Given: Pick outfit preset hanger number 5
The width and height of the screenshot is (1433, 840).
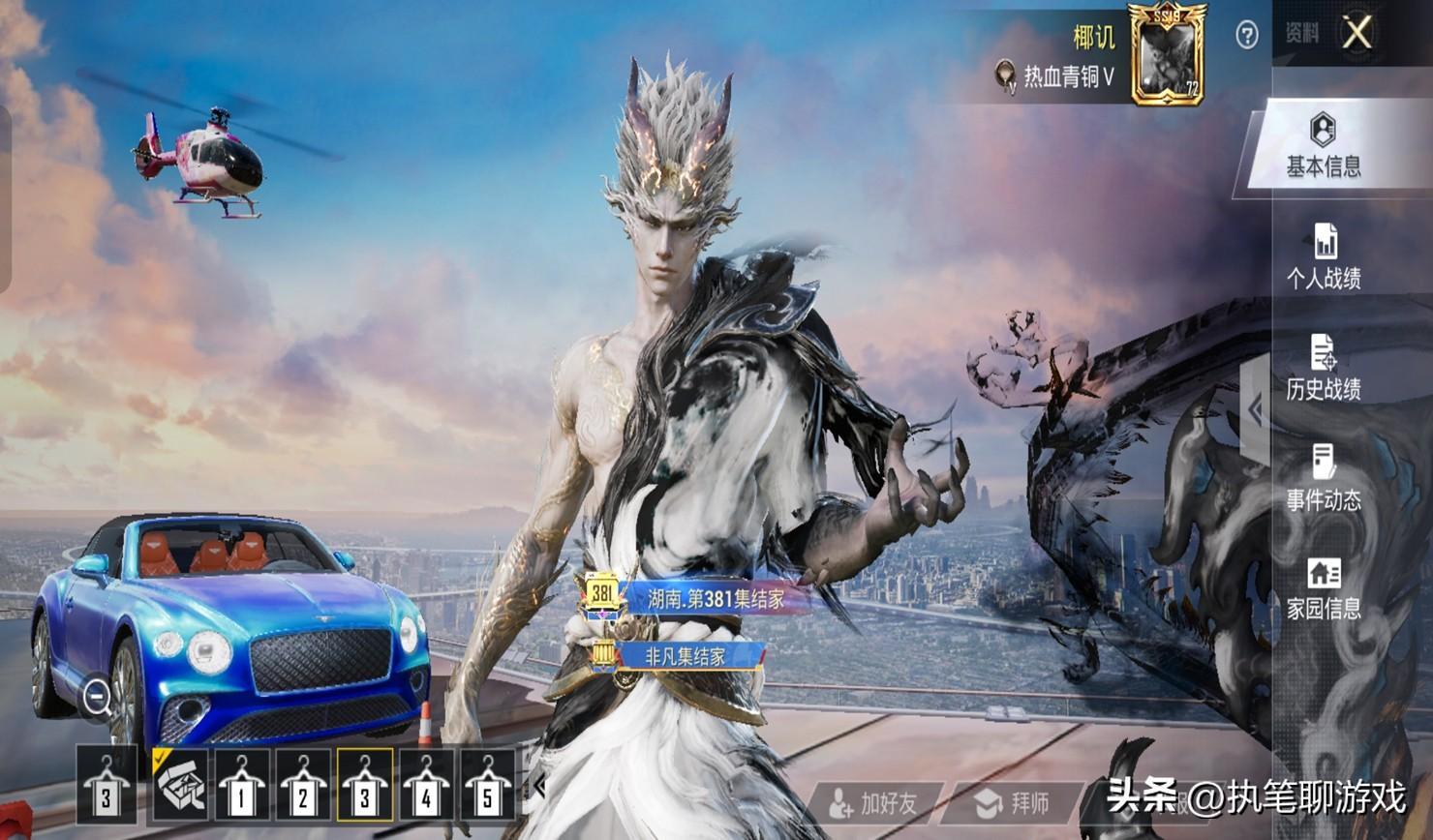Looking at the screenshot, I should [487, 786].
